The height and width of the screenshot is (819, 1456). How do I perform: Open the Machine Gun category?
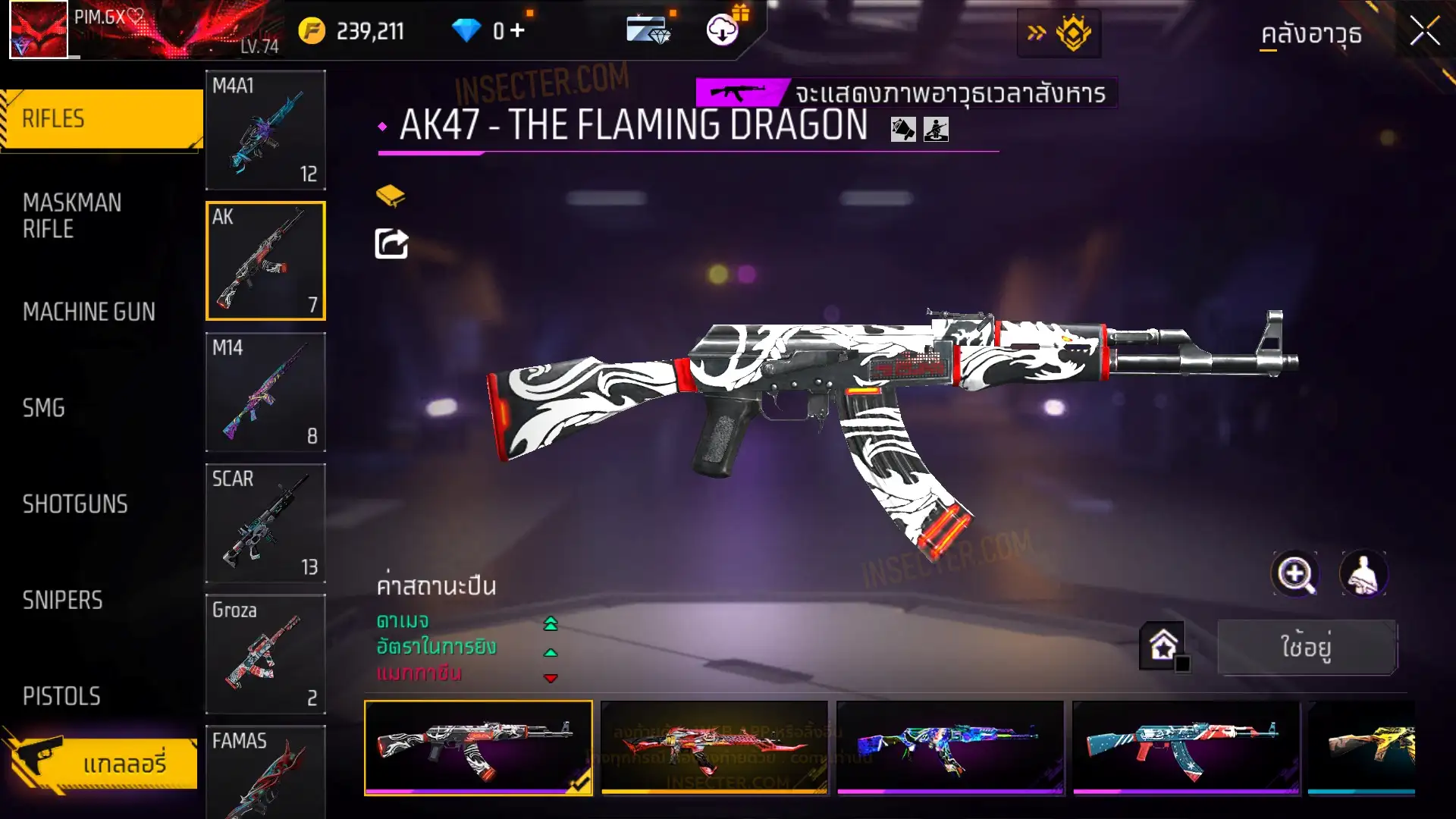coord(89,312)
